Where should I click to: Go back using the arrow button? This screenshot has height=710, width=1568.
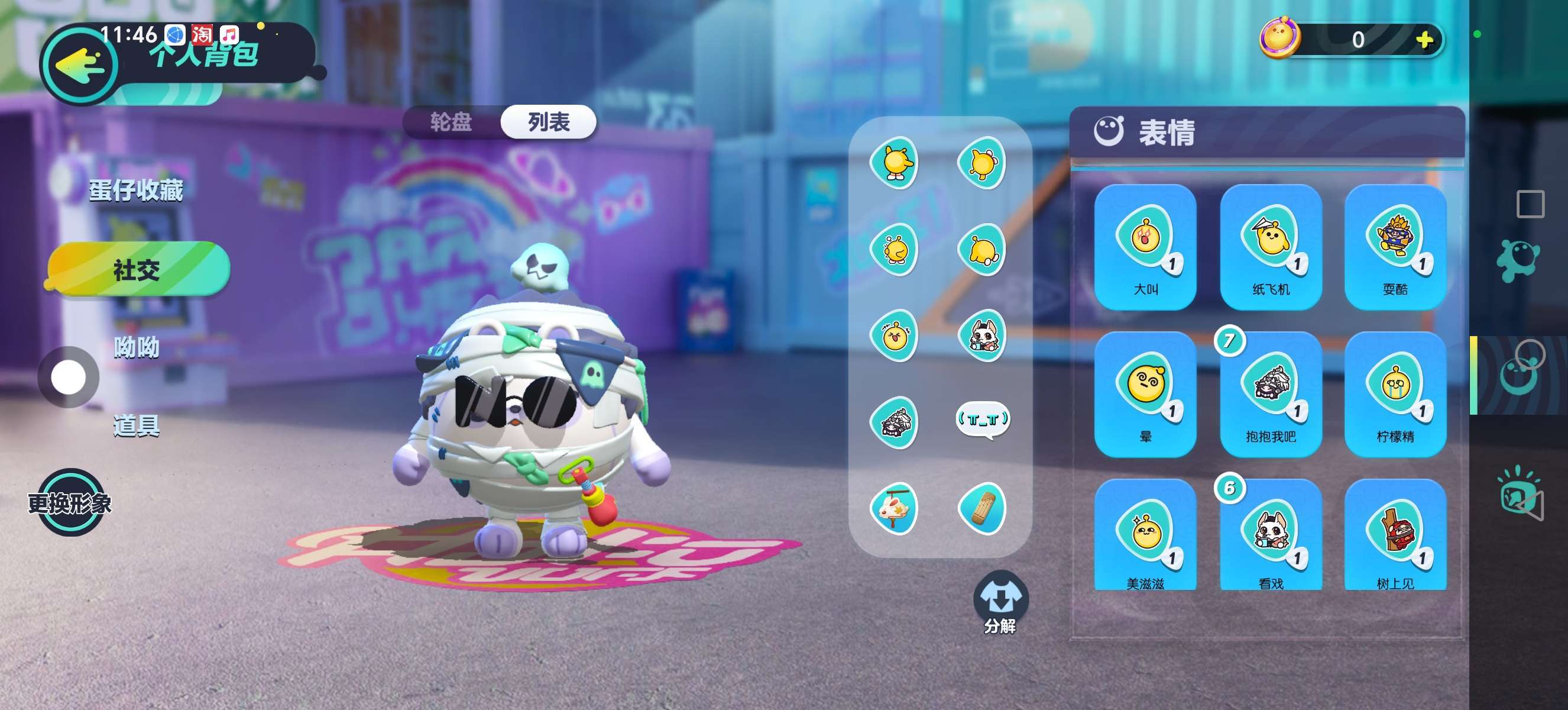tap(79, 66)
